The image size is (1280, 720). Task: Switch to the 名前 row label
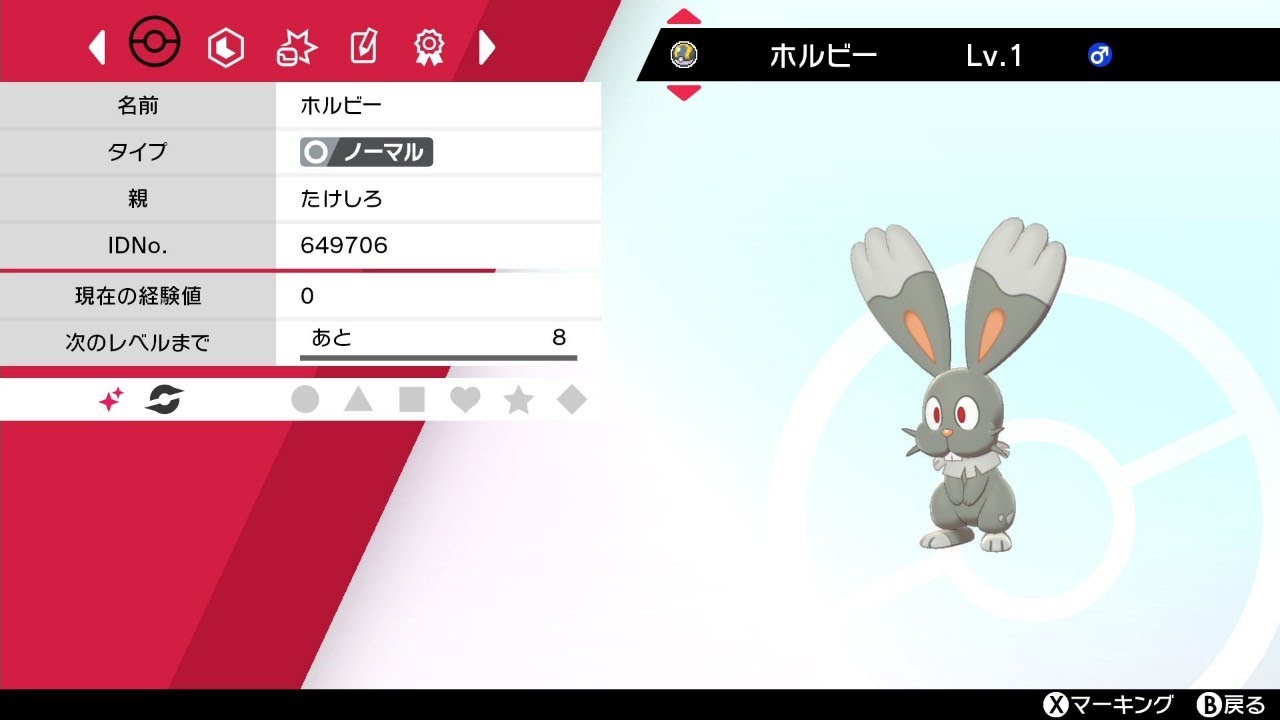pyautogui.click(x=140, y=105)
